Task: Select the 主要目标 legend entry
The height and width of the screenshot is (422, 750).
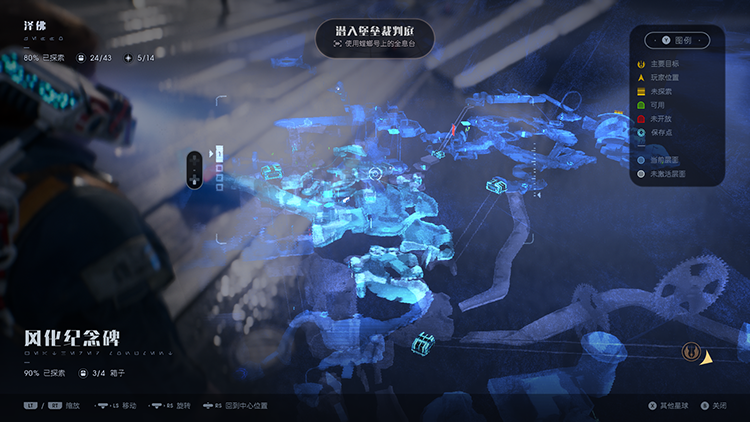Action: point(667,65)
